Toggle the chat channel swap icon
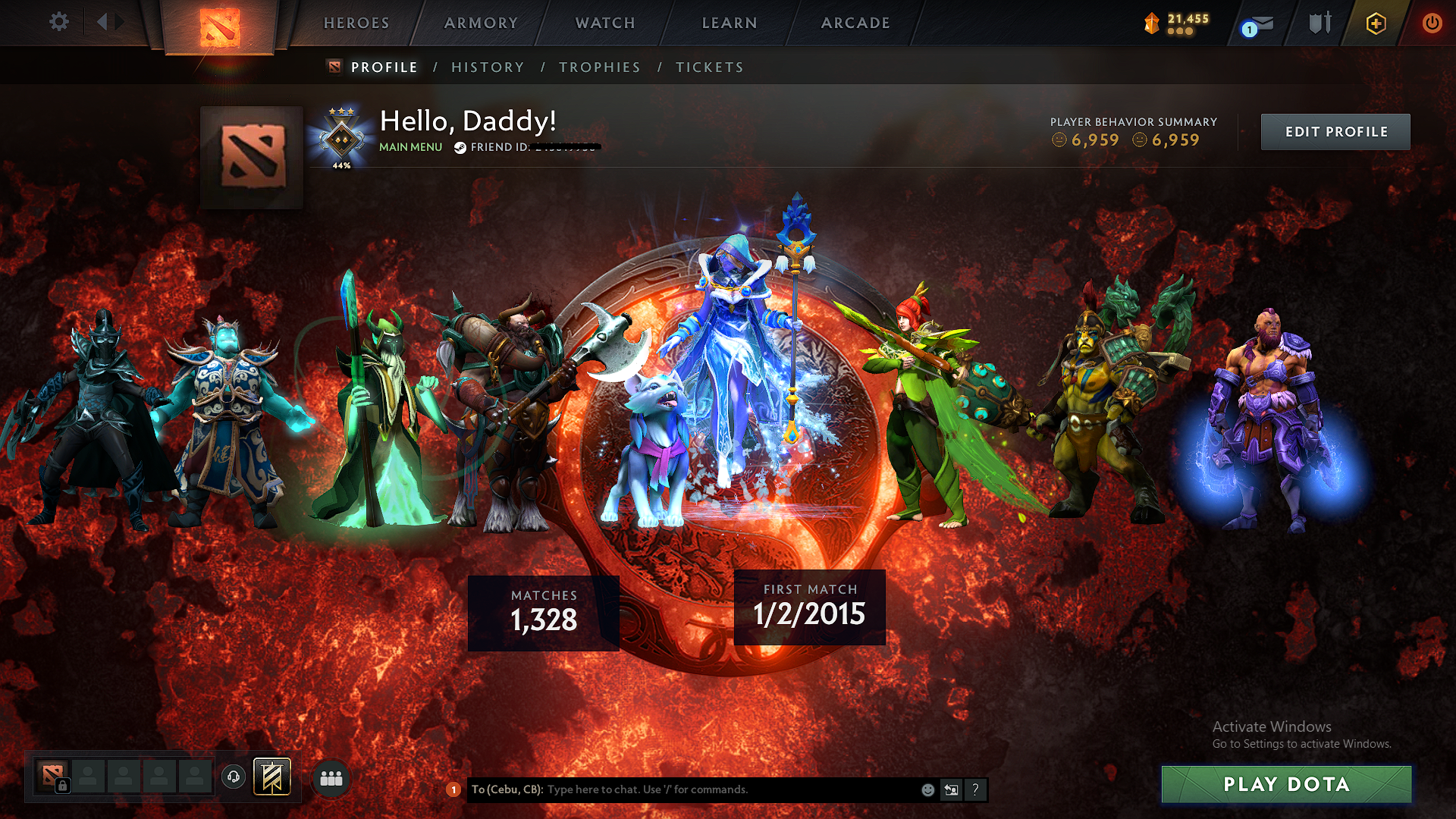Image resolution: width=1456 pixels, height=819 pixels. coord(952,789)
